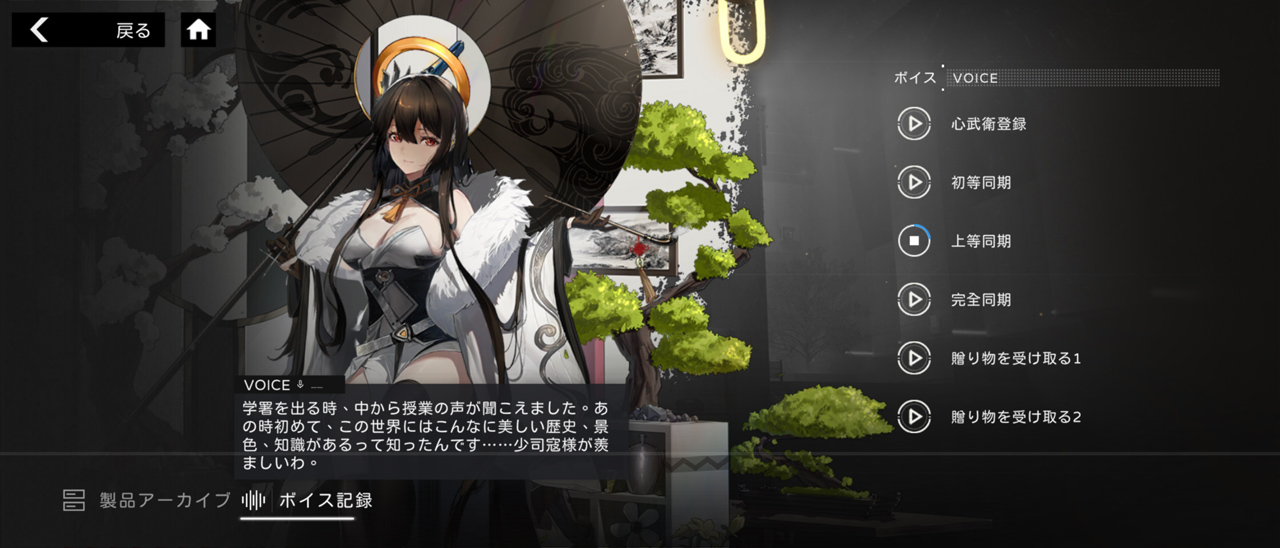
Task: Open the home screen via house icon
Action: tap(199, 30)
